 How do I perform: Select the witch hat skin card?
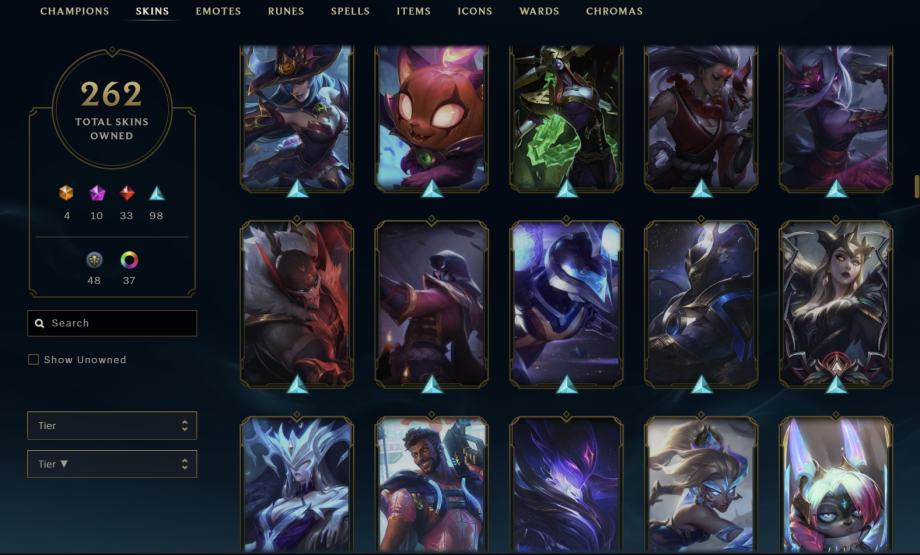click(x=297, y=117)
